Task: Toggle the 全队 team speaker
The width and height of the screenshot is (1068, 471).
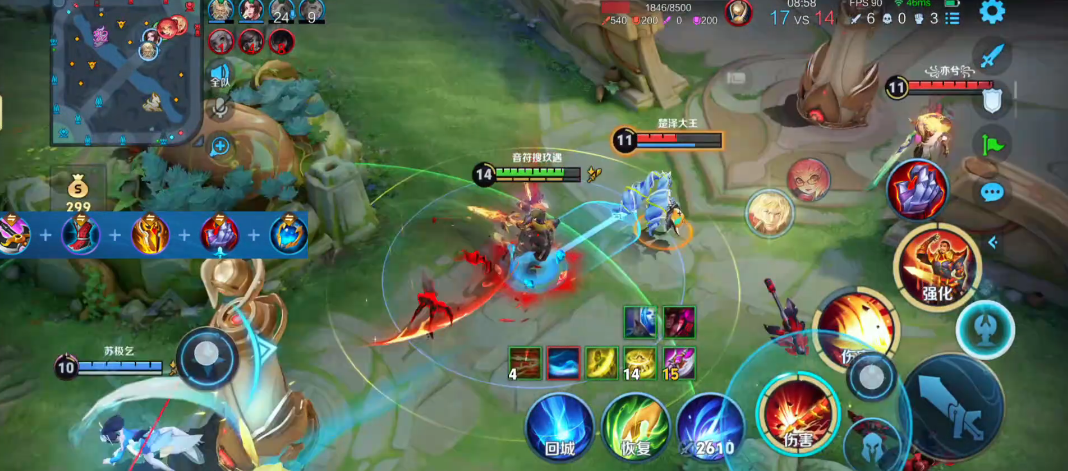Action: click(x=221, y=75)
